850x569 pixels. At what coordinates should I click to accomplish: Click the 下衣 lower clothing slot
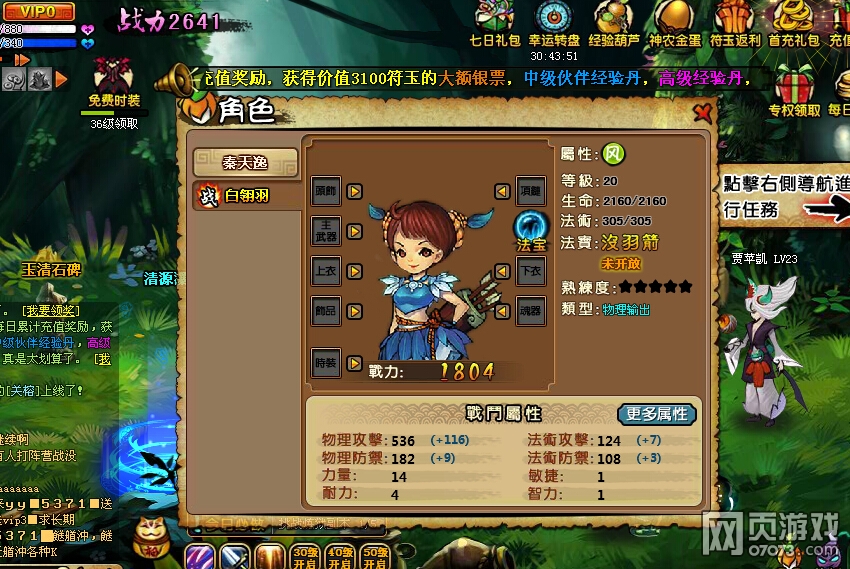click(531, 271)
